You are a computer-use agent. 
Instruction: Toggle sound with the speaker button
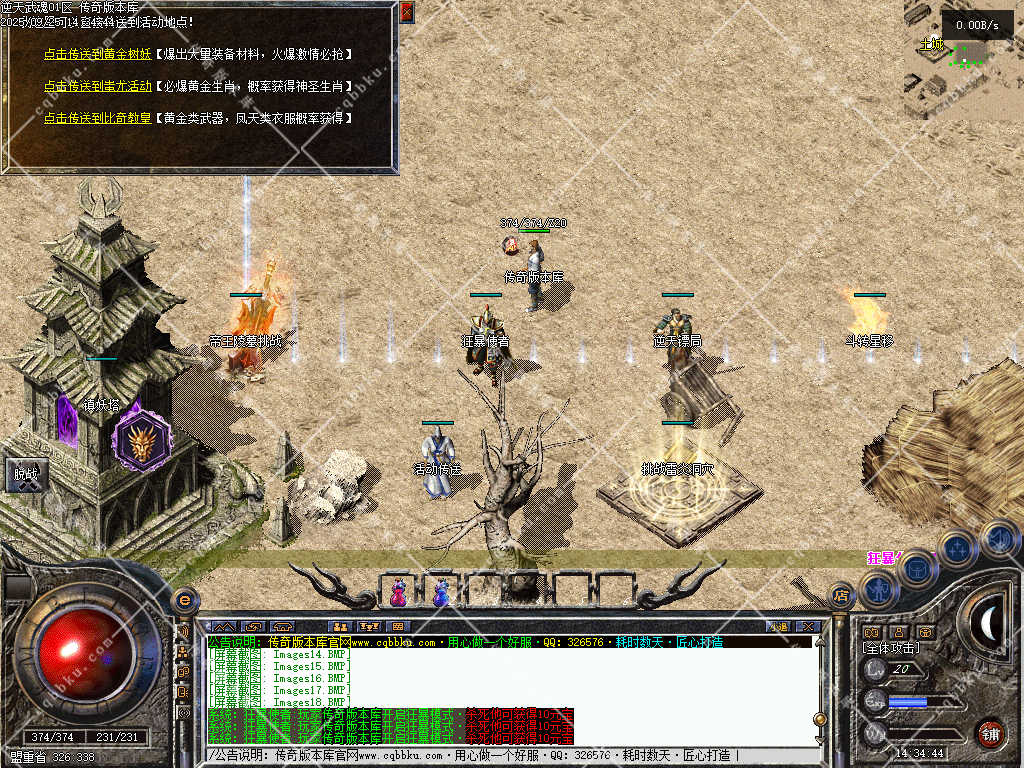coord(998,538)
